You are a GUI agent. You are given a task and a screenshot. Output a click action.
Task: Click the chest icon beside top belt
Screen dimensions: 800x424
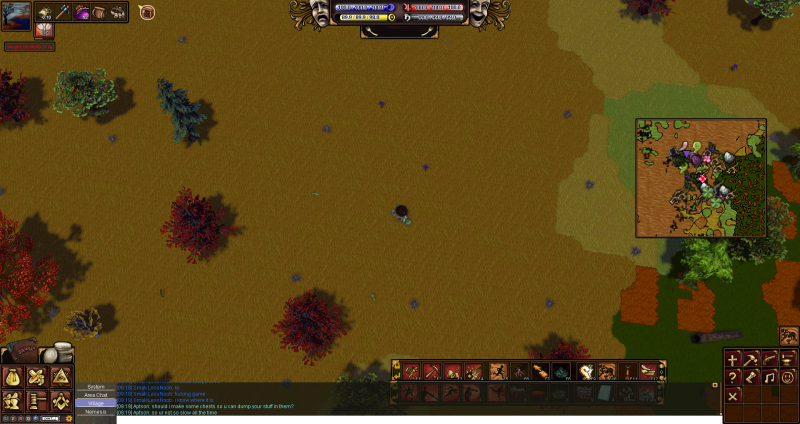147,13
